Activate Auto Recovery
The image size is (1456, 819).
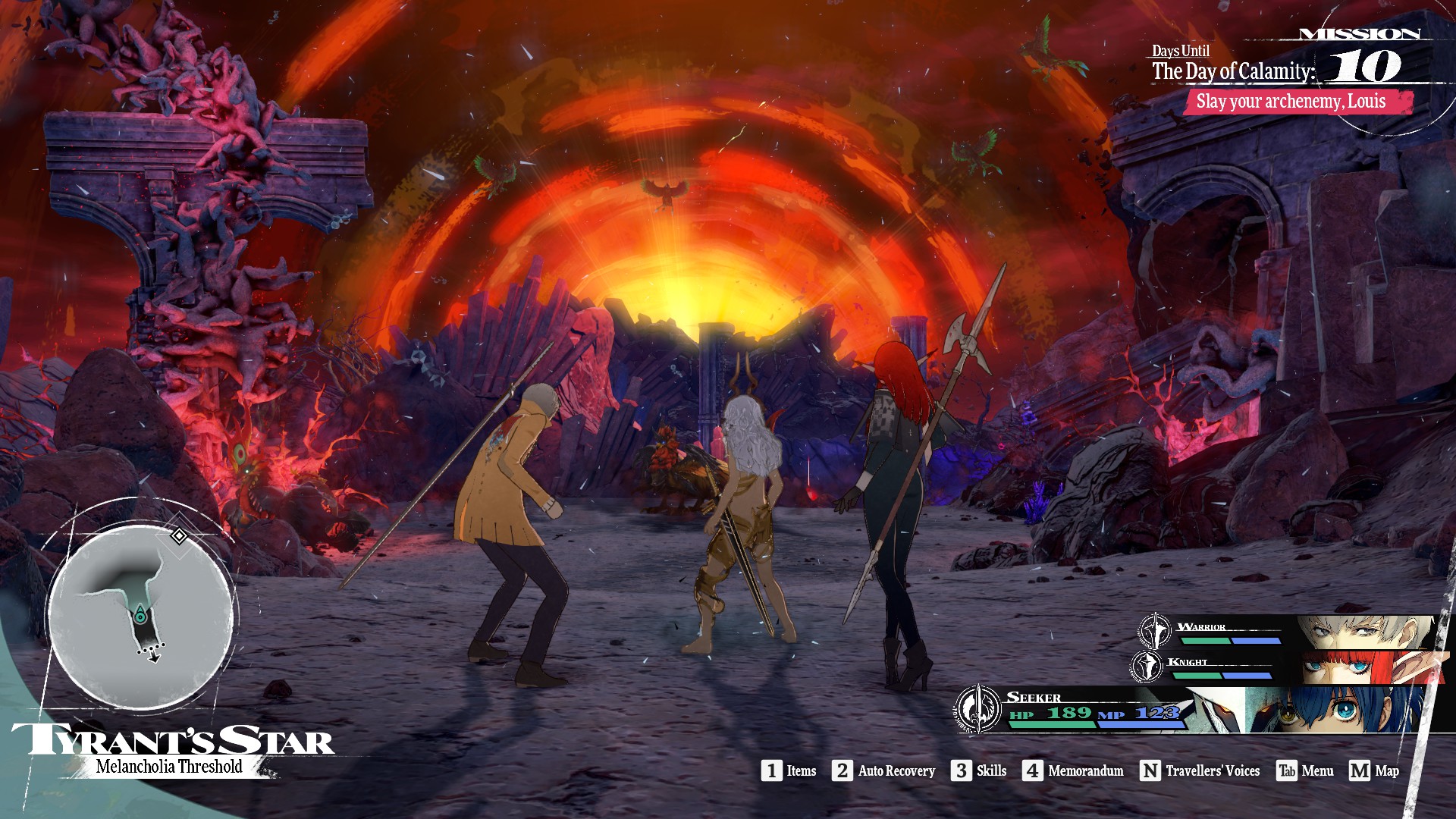[x=883, y=771]
